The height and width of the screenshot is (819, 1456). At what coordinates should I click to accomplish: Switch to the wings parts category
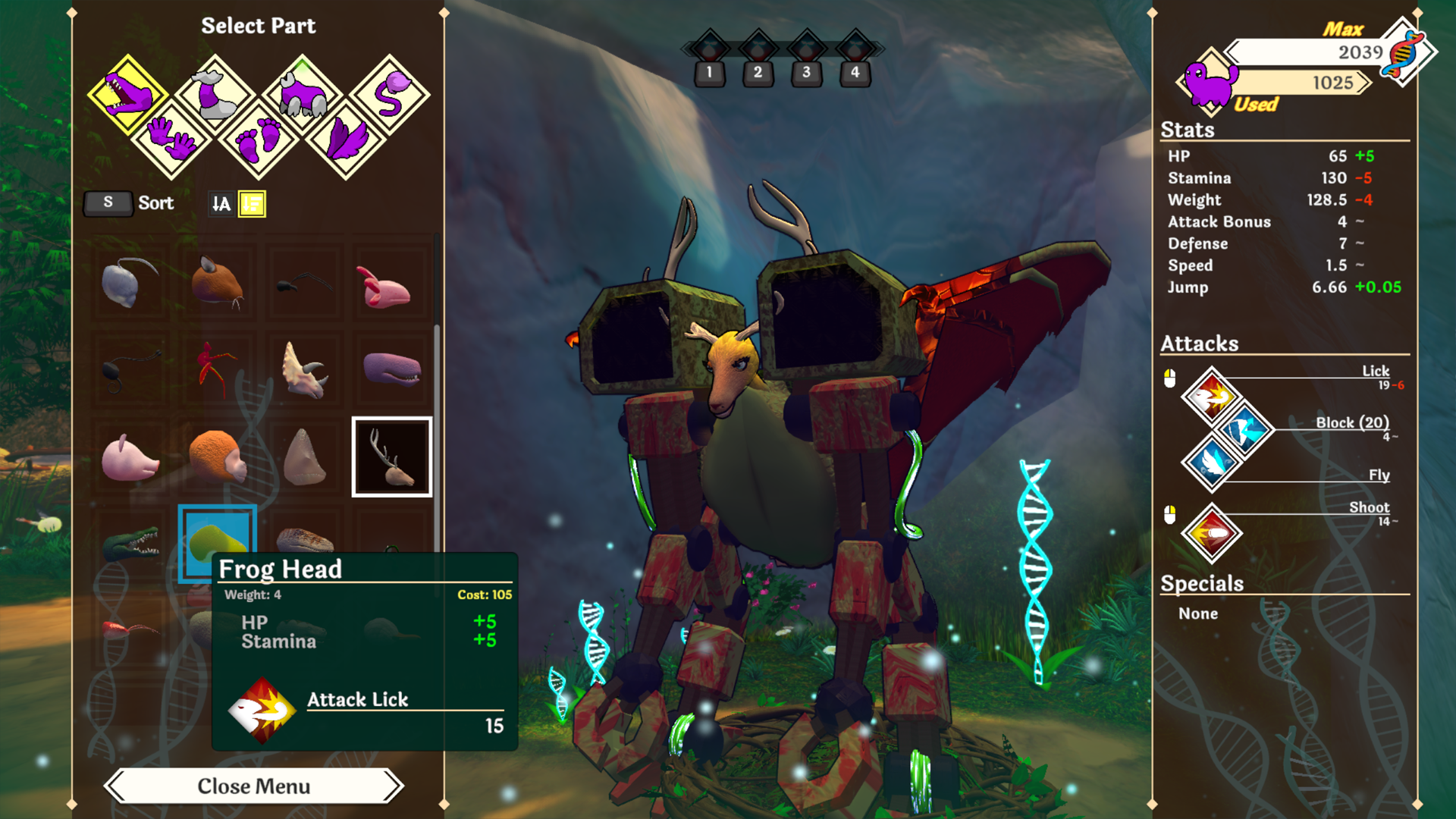(346, 138)
